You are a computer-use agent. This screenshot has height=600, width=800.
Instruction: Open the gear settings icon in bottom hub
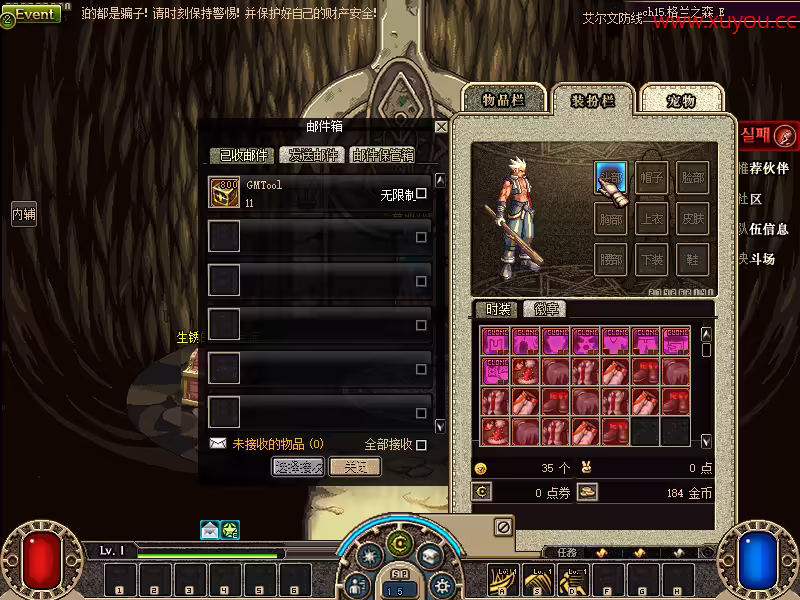(443, 586)
